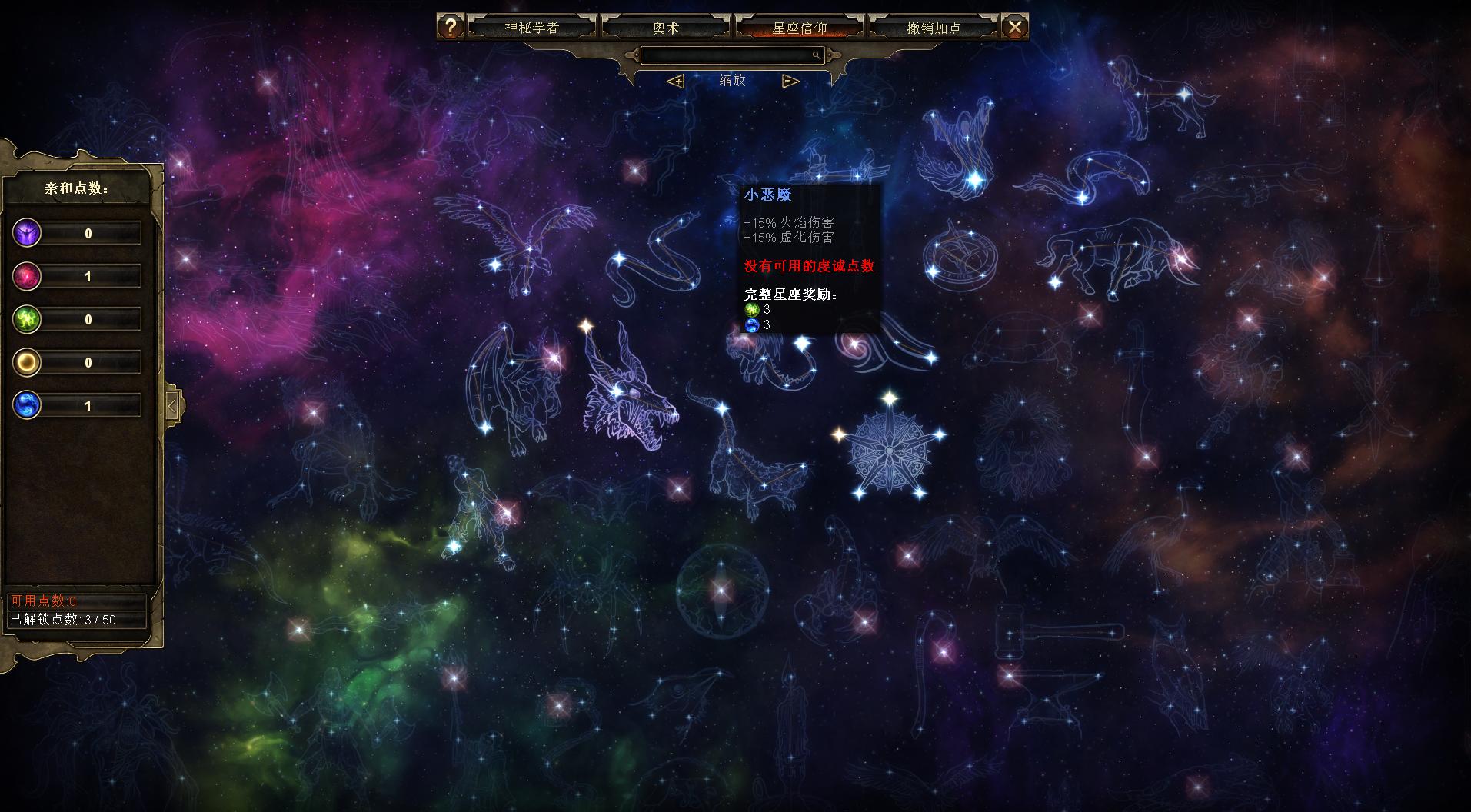Select the yellow ring affinity icon

pos(27,362)
